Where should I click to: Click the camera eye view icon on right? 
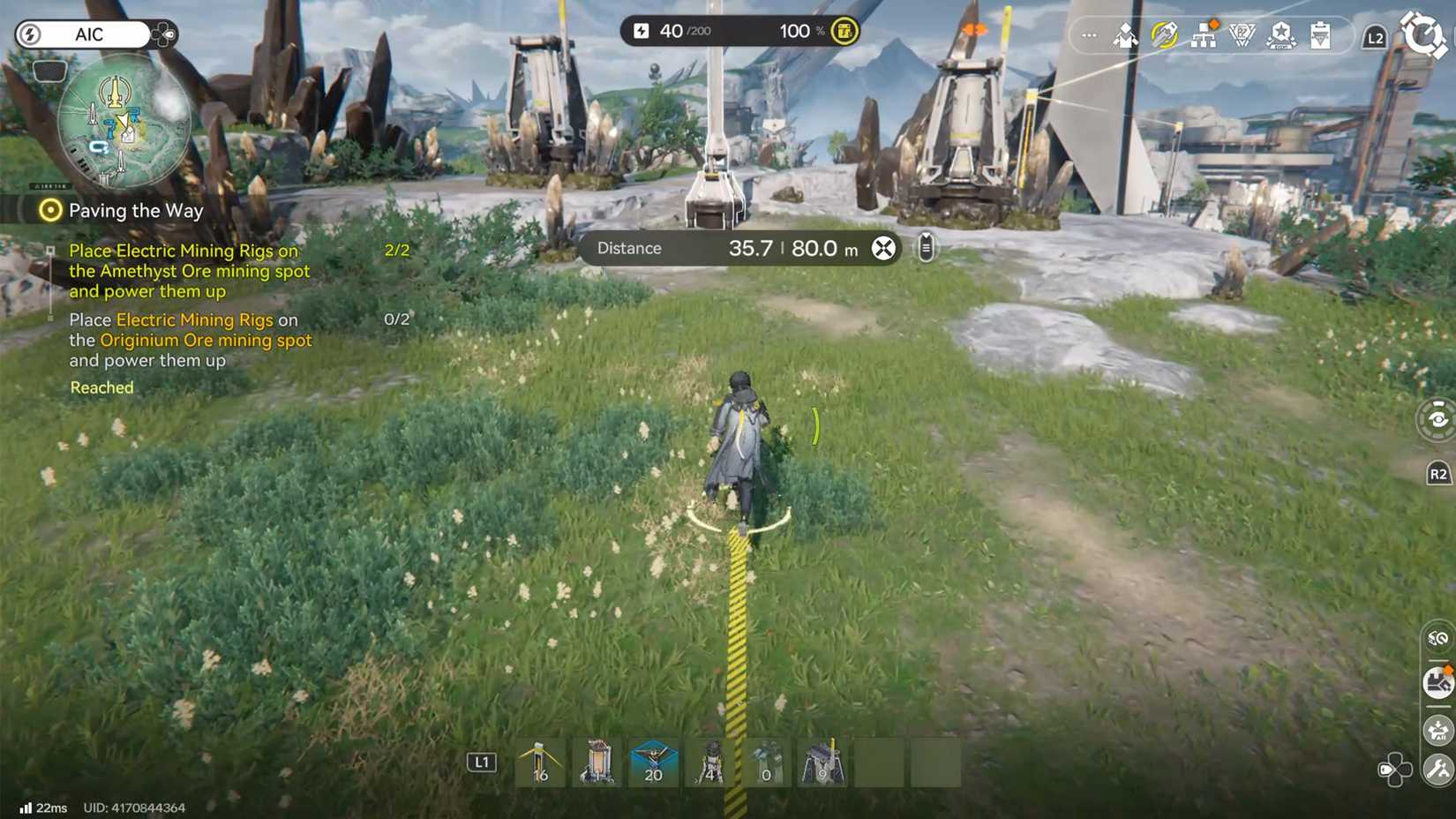click(1437, 421)
